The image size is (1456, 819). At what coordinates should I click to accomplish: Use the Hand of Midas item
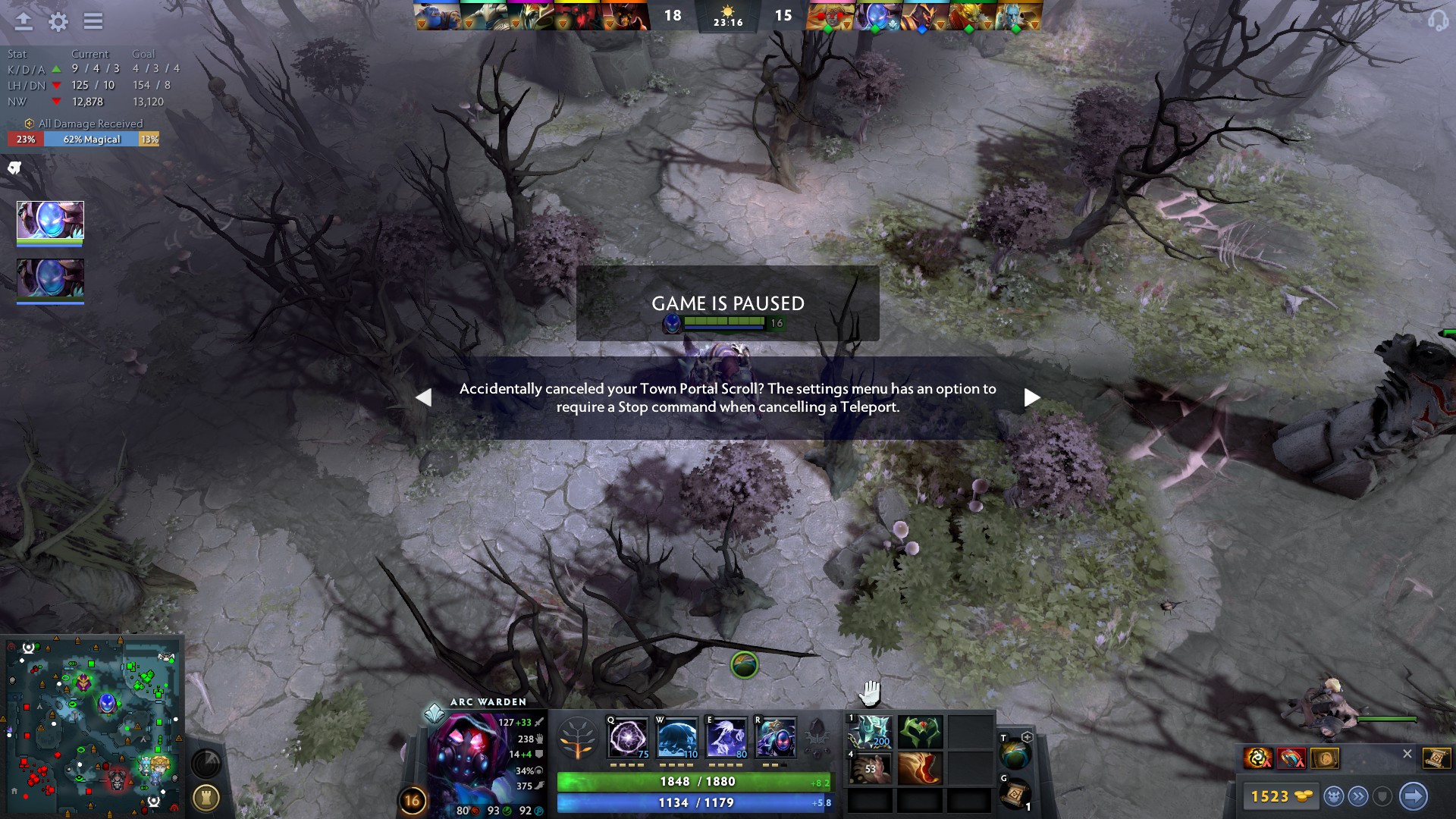click(870, 768)
